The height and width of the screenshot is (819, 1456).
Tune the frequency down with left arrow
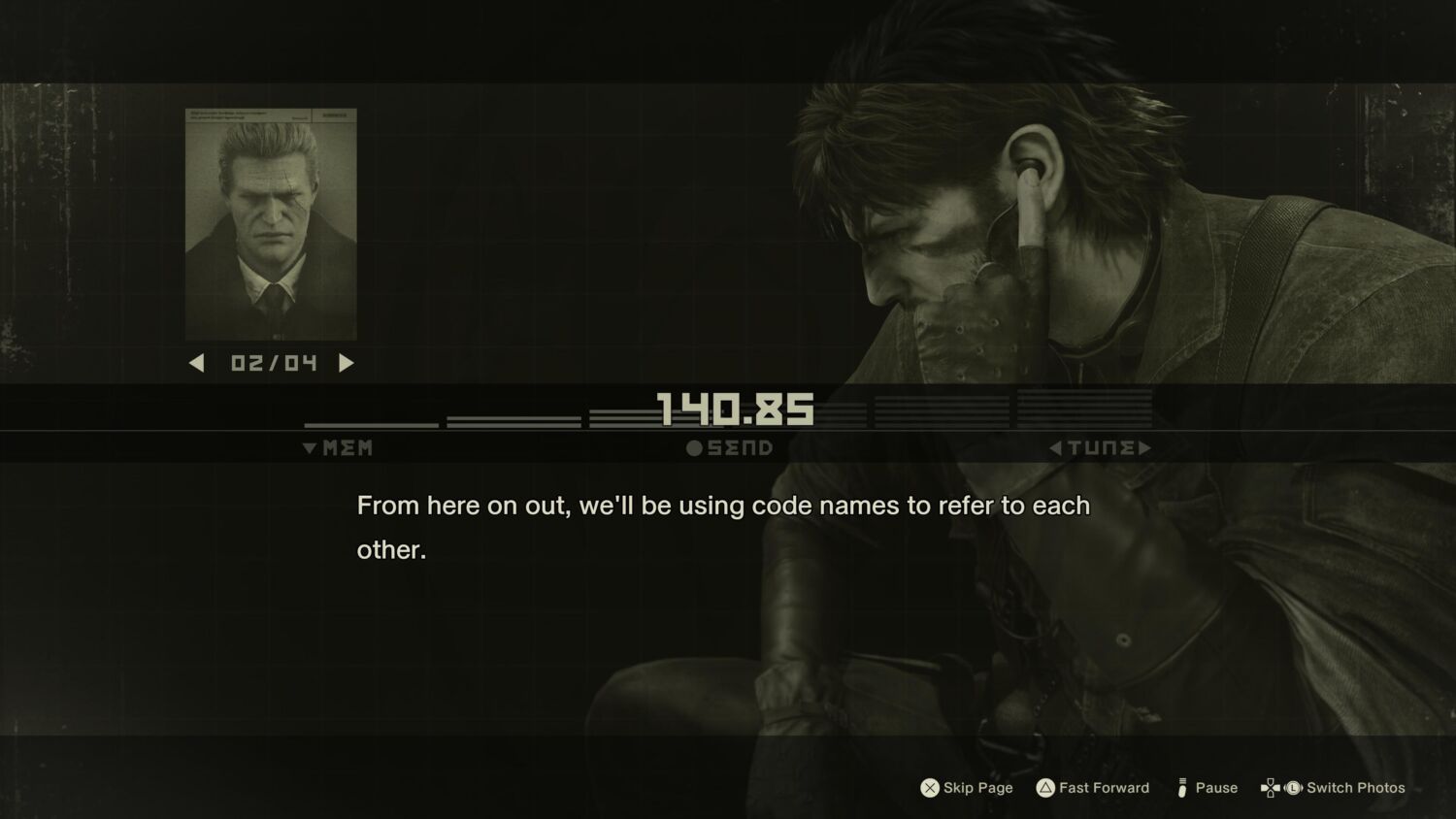[1056, 447]
